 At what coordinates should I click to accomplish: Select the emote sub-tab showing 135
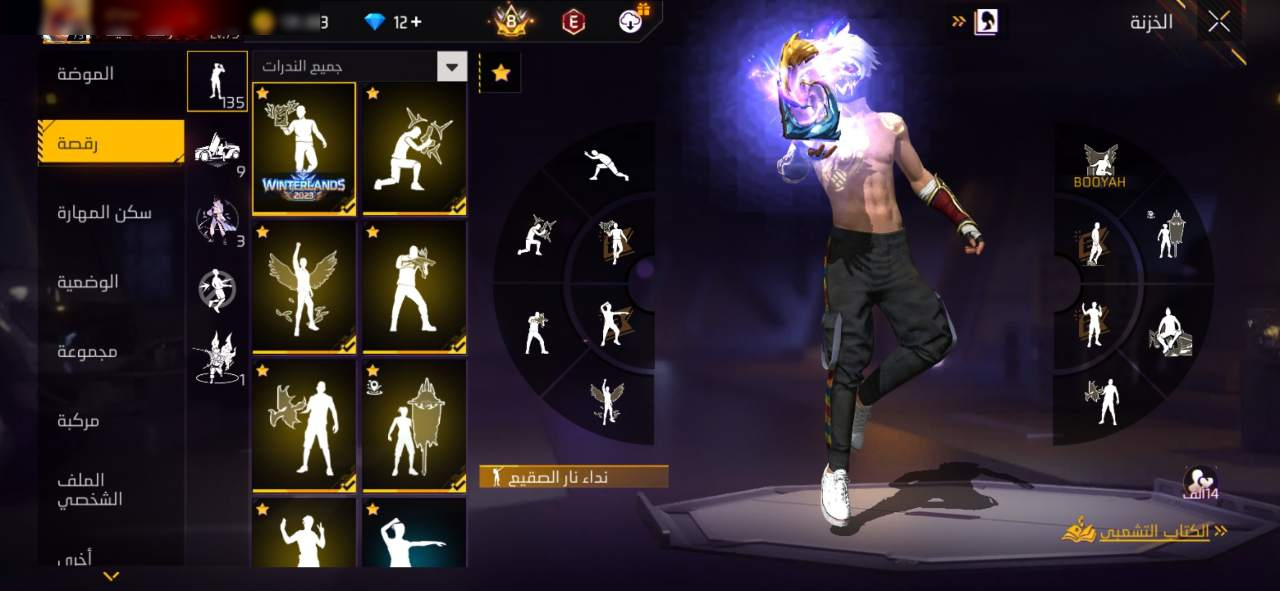pos(217,81)
